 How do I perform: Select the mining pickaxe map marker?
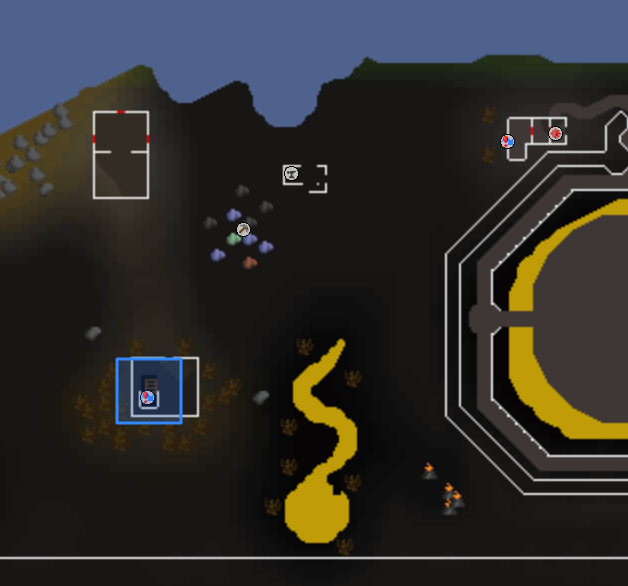pyautogui.click(x=243, y=229)
